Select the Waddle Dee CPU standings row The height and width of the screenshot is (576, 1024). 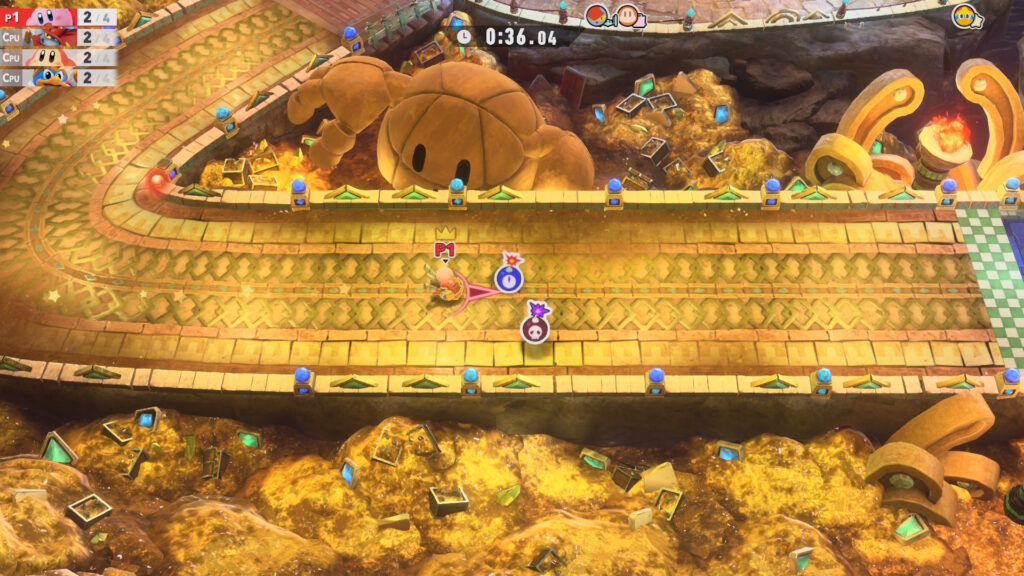[58, 57]
